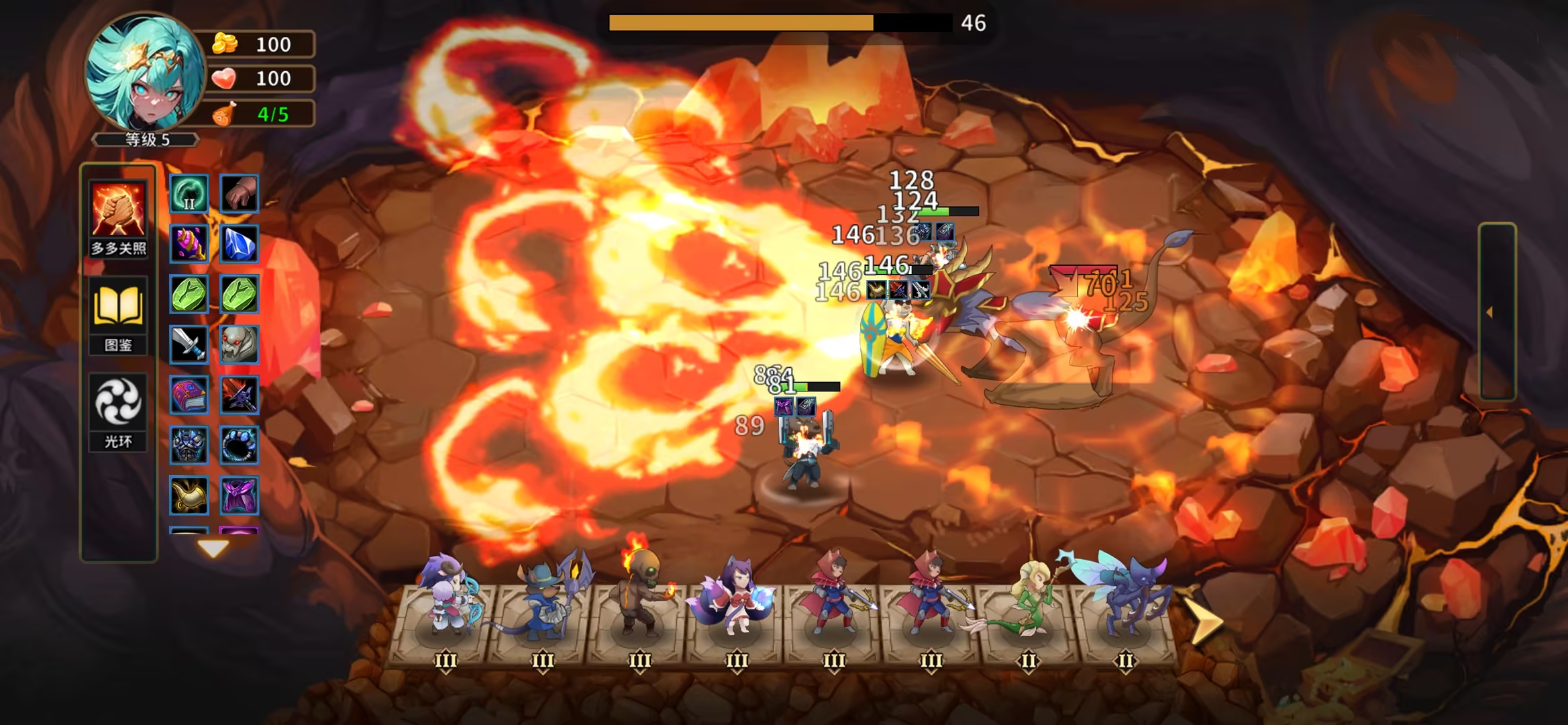1568x725 pixels.
Task: Click the dark armor chestplate item
Action: point(190,446)
